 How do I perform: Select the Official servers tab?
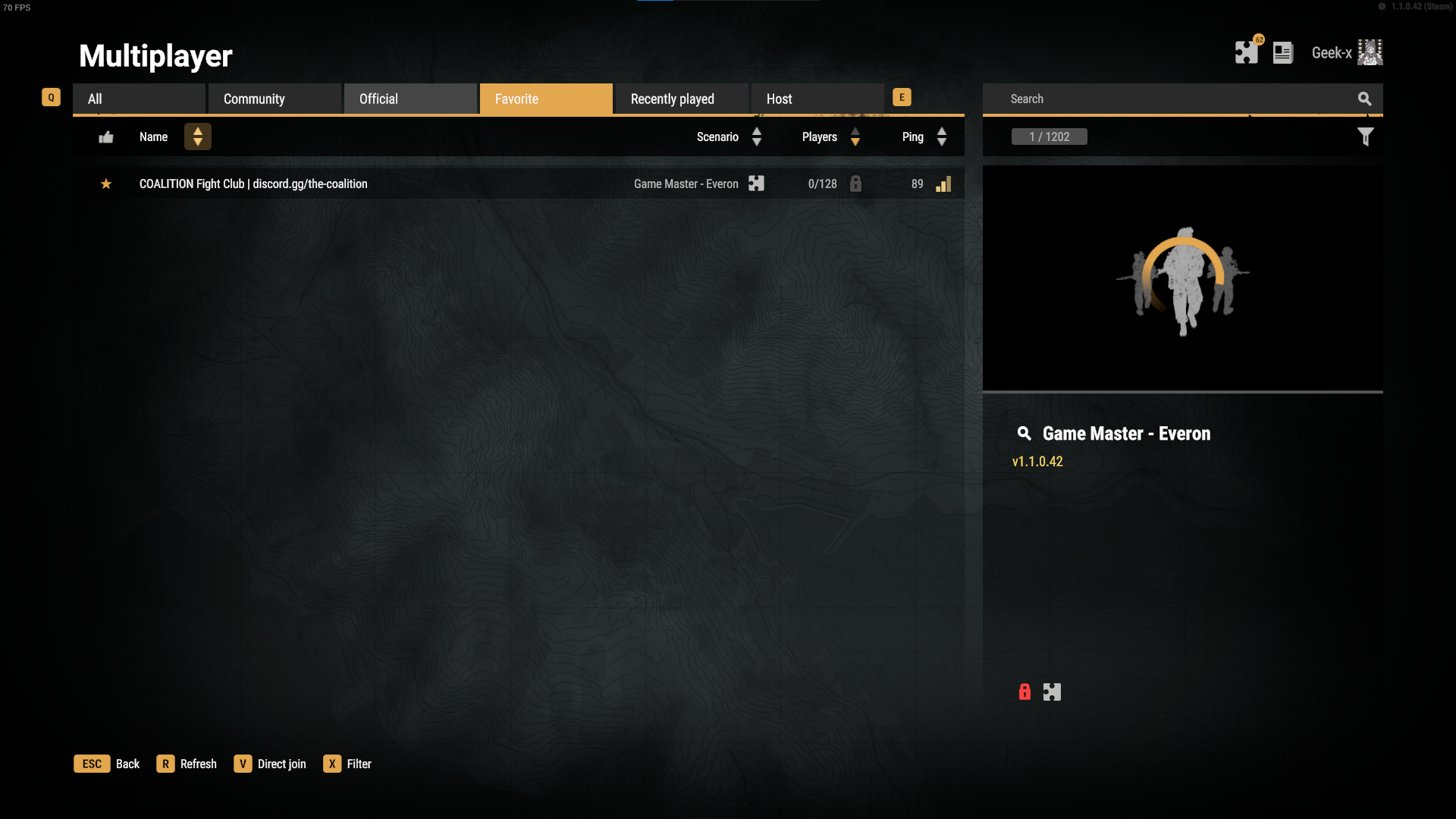tap(410, 99)
